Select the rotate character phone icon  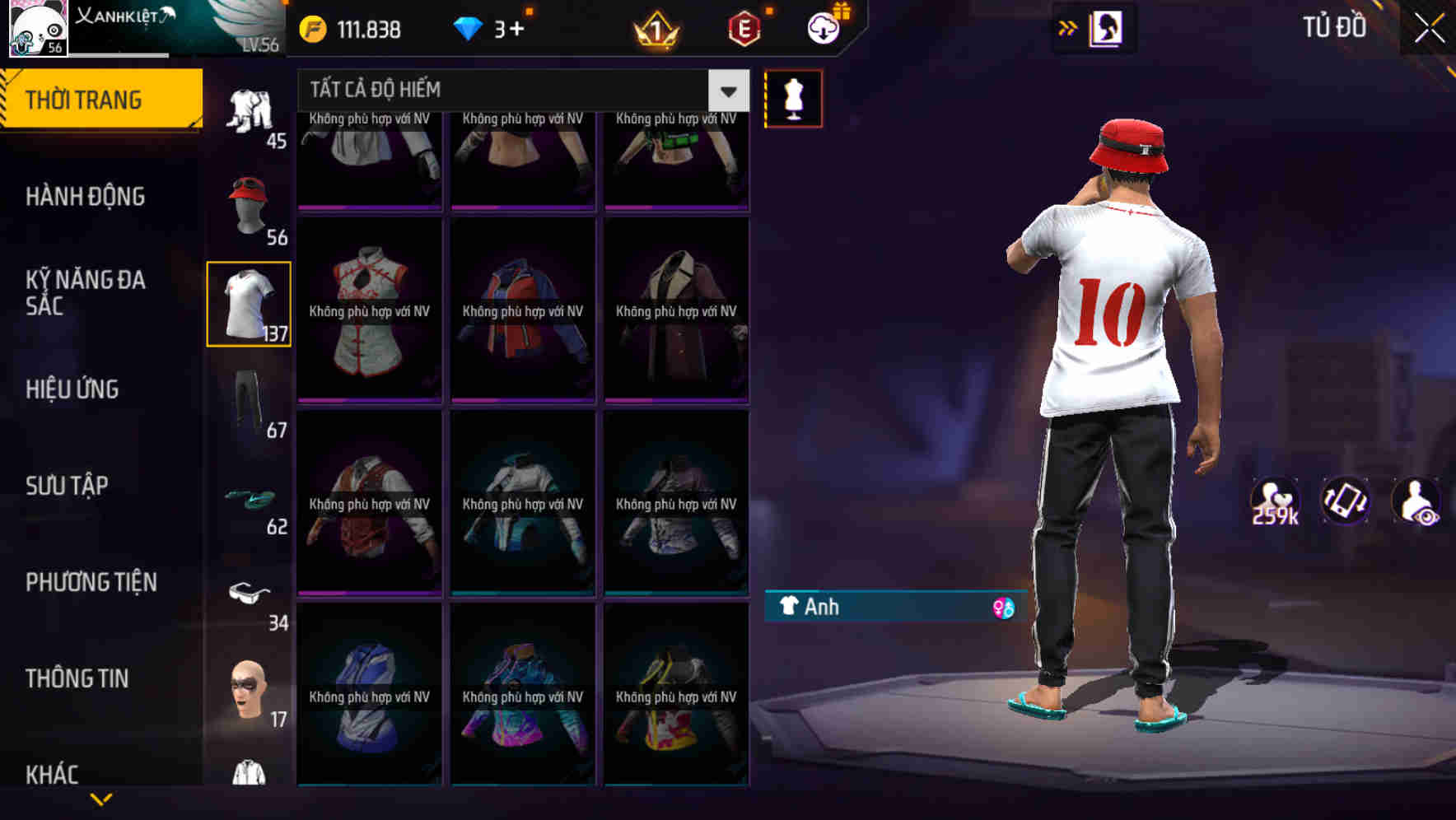1345,504
